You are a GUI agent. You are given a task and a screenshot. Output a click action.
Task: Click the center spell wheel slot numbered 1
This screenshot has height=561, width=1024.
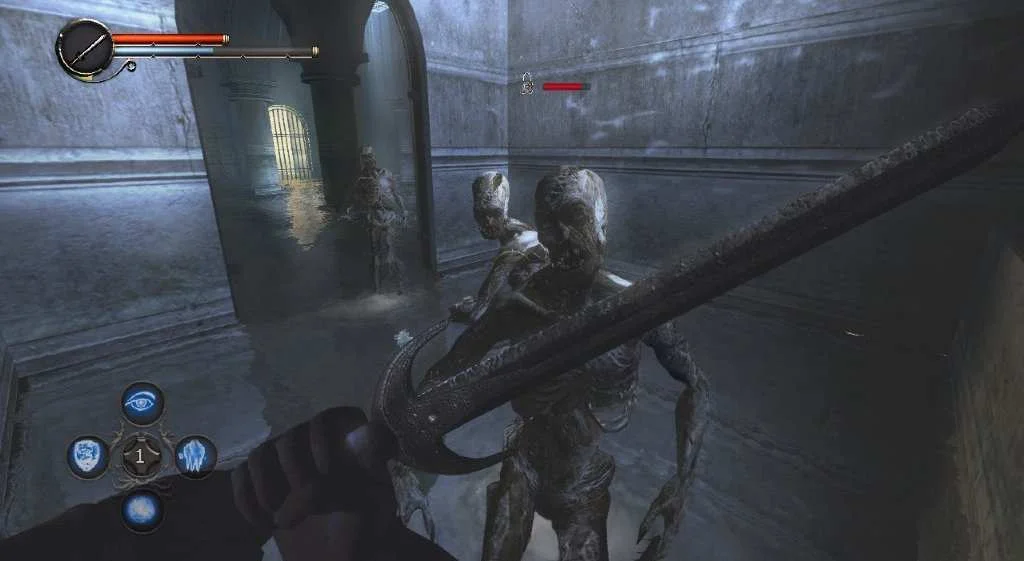[x=142, y=456]
